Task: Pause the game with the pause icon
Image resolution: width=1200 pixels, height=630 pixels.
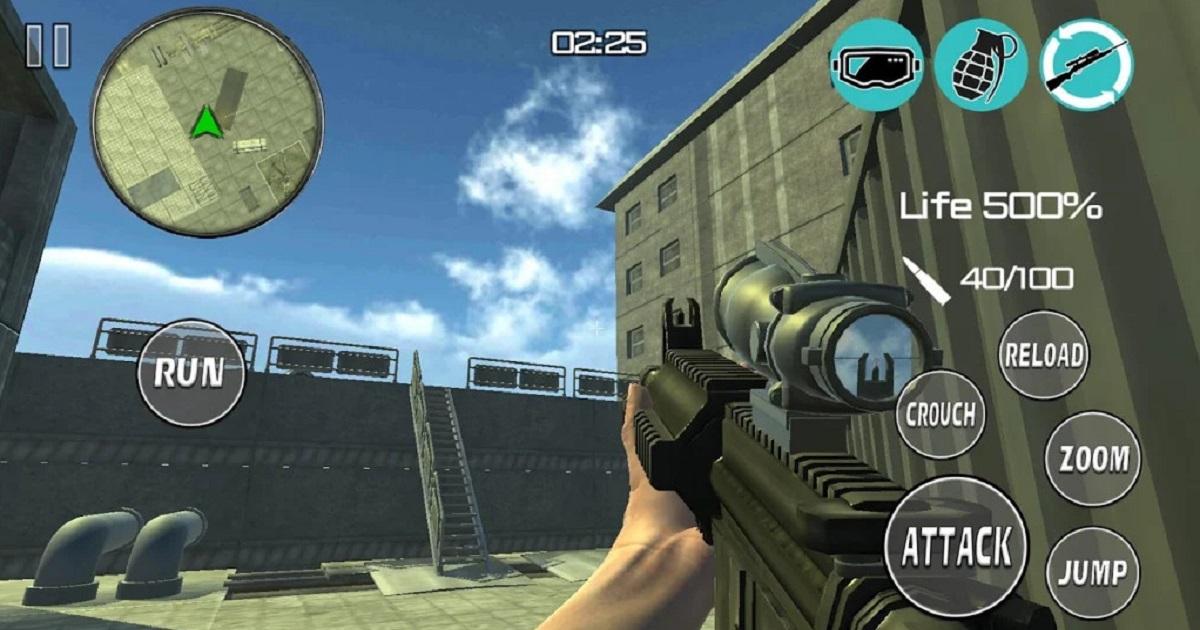Action: [x=48, y=46]
